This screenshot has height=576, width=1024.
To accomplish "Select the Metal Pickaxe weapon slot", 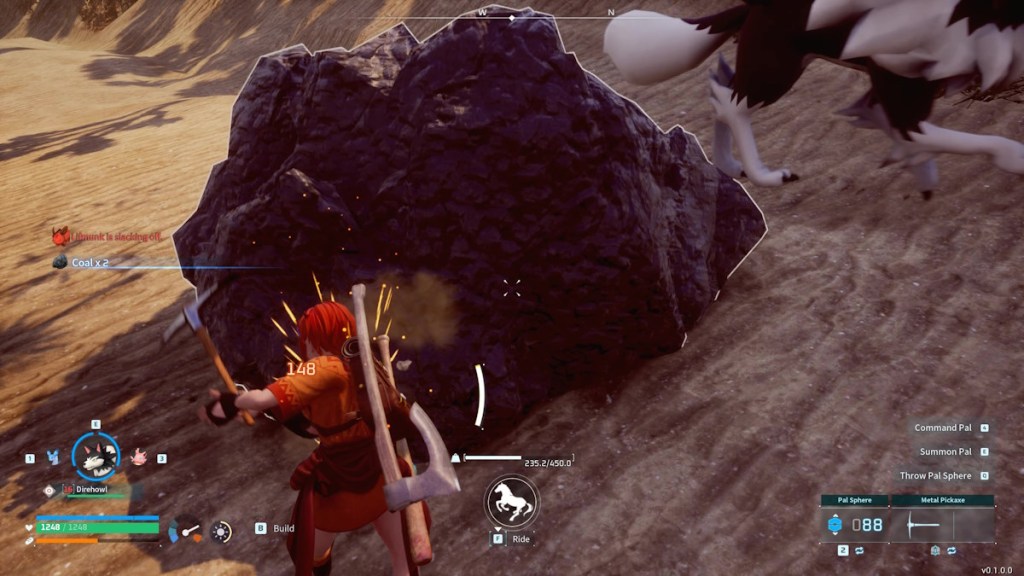I will tap(942, 524).
